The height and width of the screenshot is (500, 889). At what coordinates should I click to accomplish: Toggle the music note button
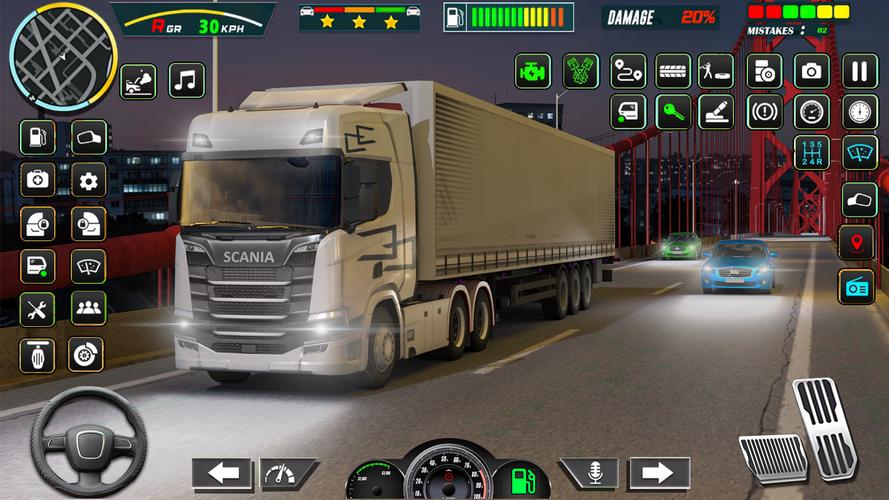186,80
